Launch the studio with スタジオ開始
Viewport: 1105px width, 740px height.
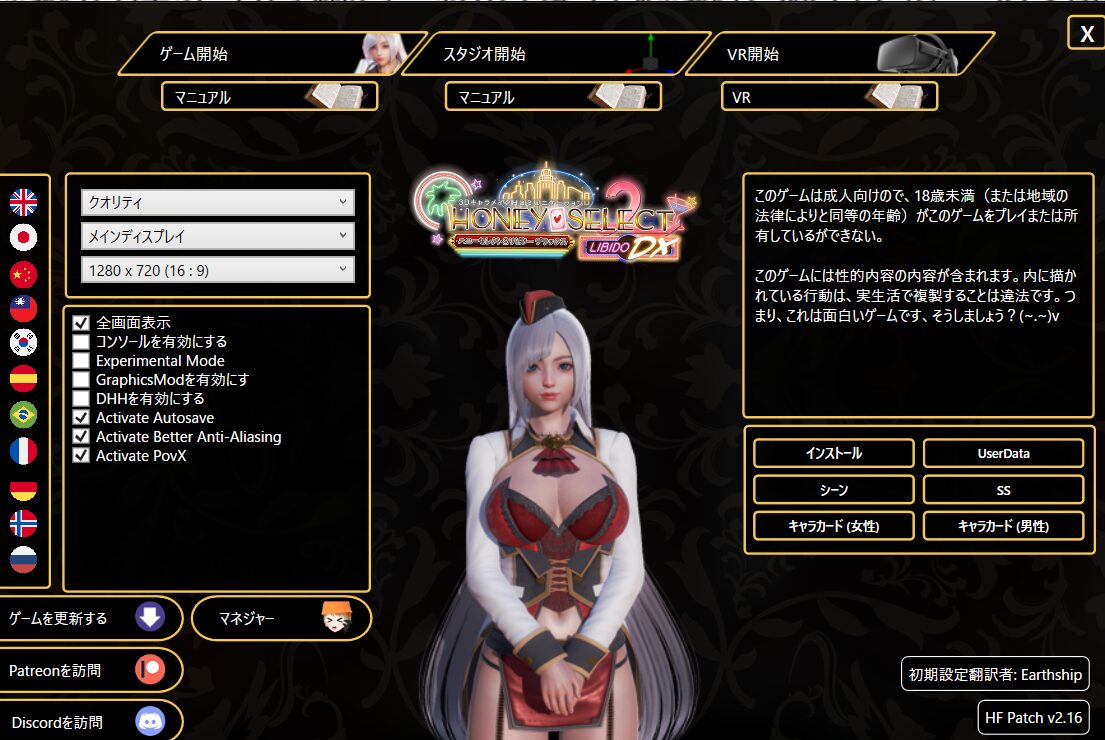click(545, 54)
